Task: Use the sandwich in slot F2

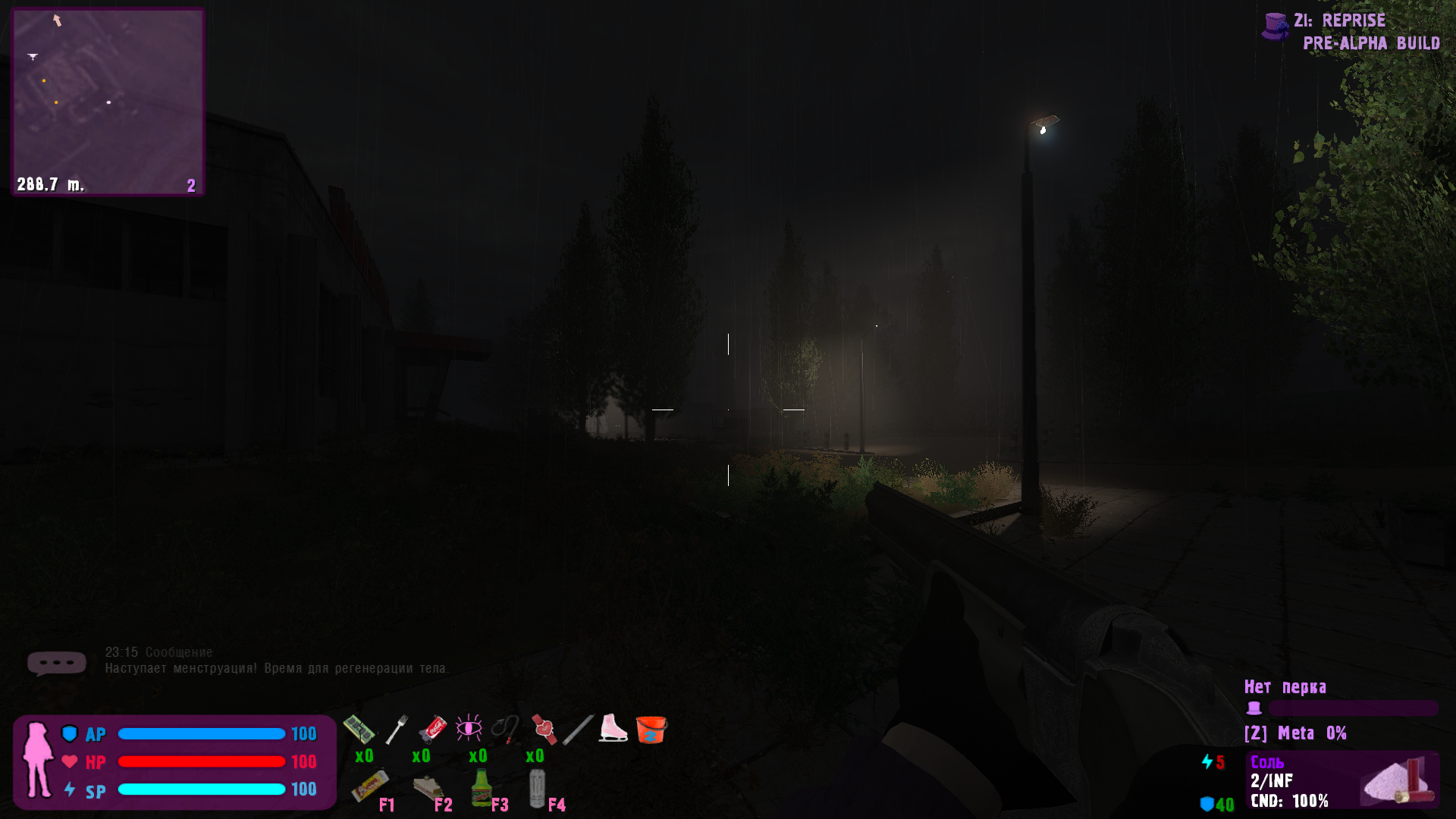Action: pyautogui.click(x=428, y=789)
